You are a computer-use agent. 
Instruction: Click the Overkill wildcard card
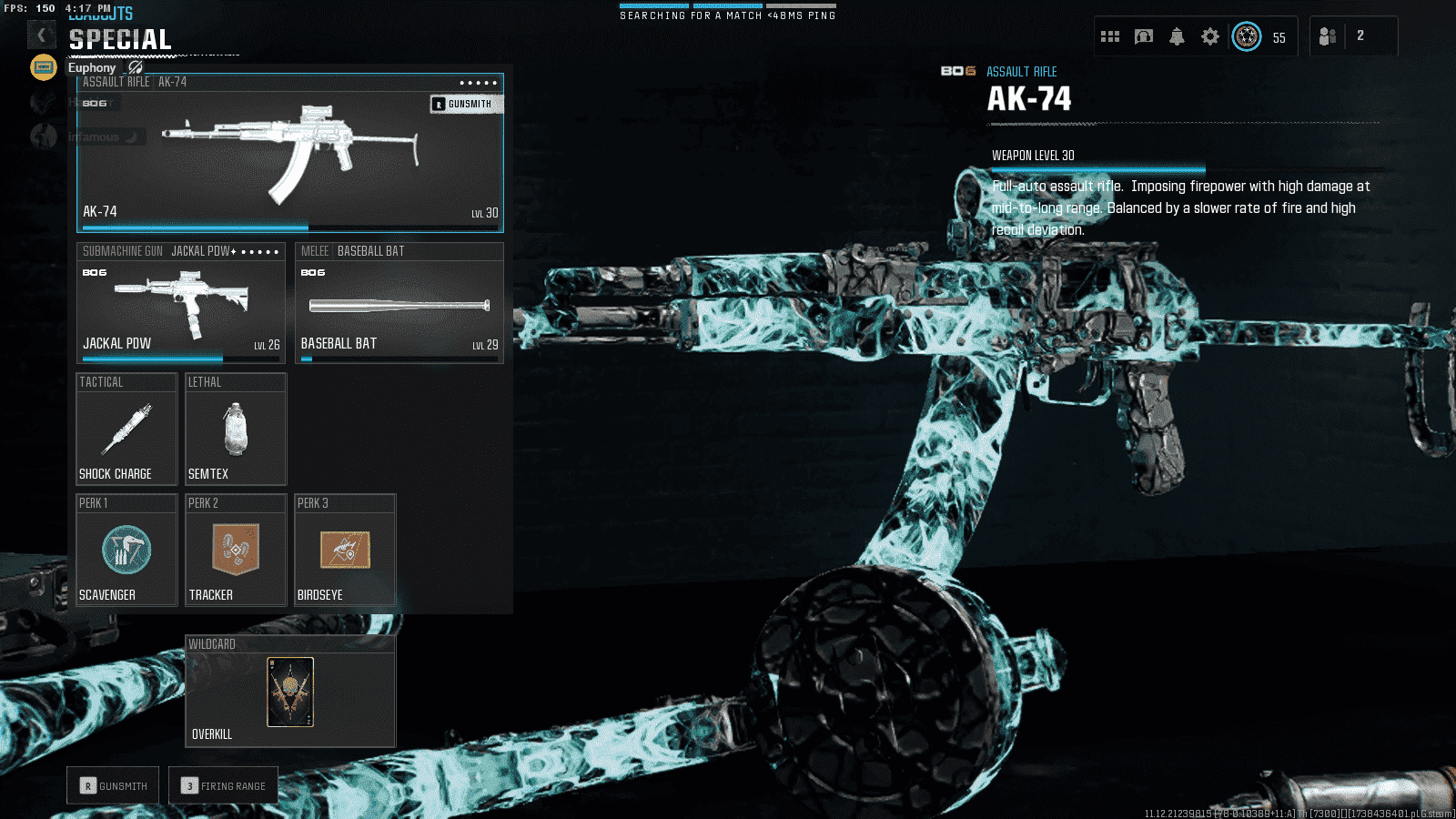click(290, 692)
